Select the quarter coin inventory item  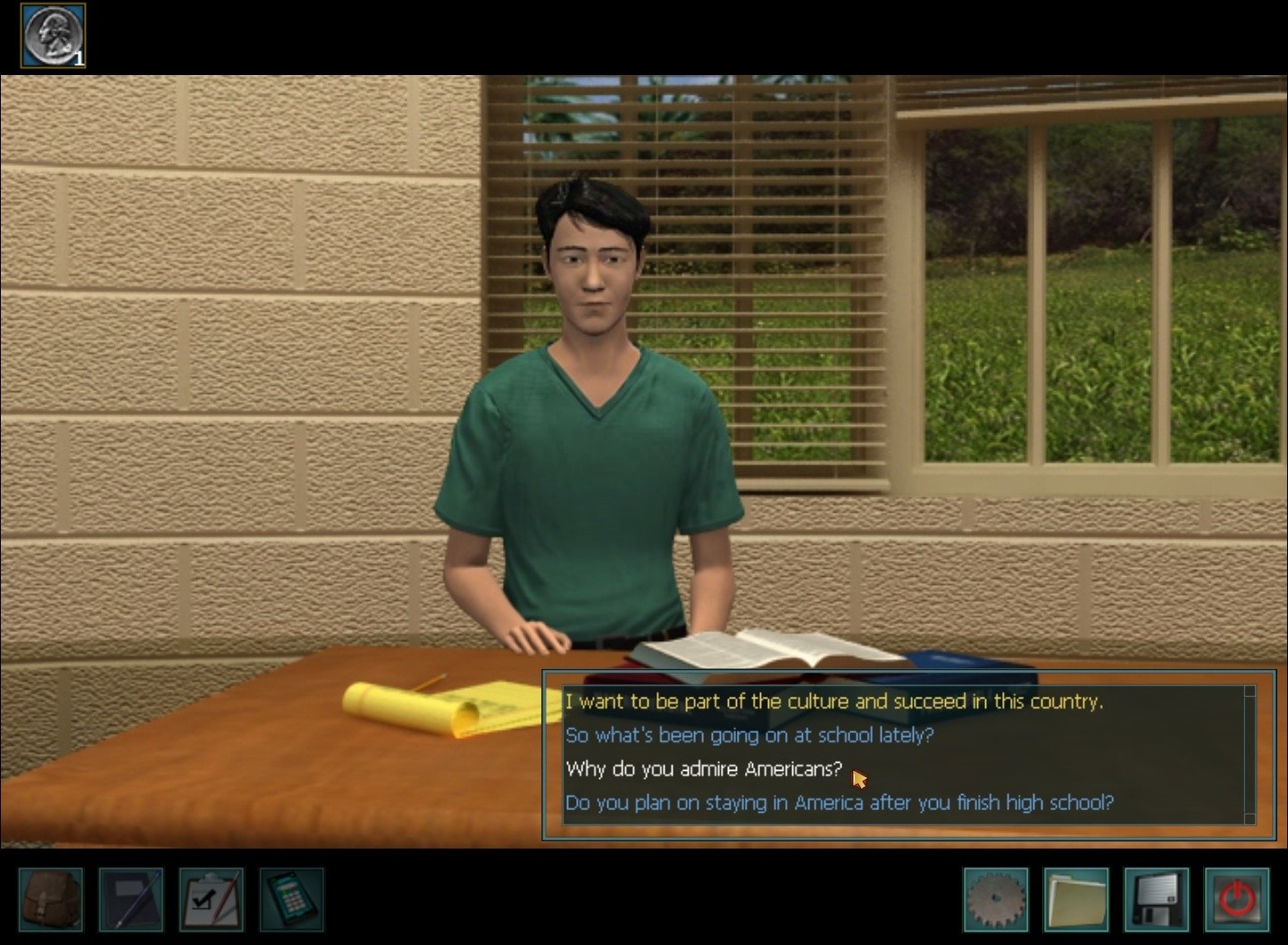pos(53,36)
